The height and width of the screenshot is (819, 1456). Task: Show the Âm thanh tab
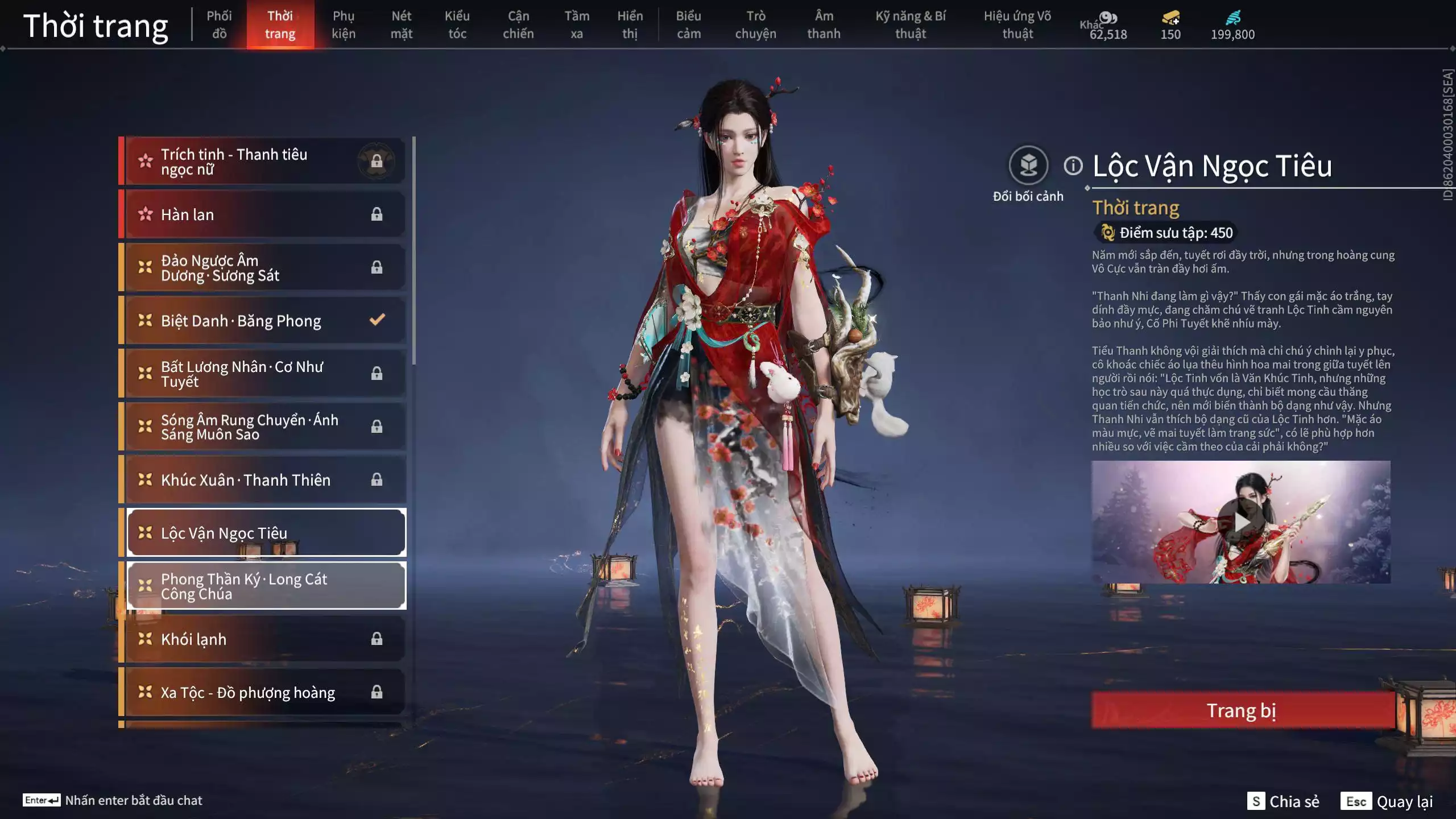(824, 24)
